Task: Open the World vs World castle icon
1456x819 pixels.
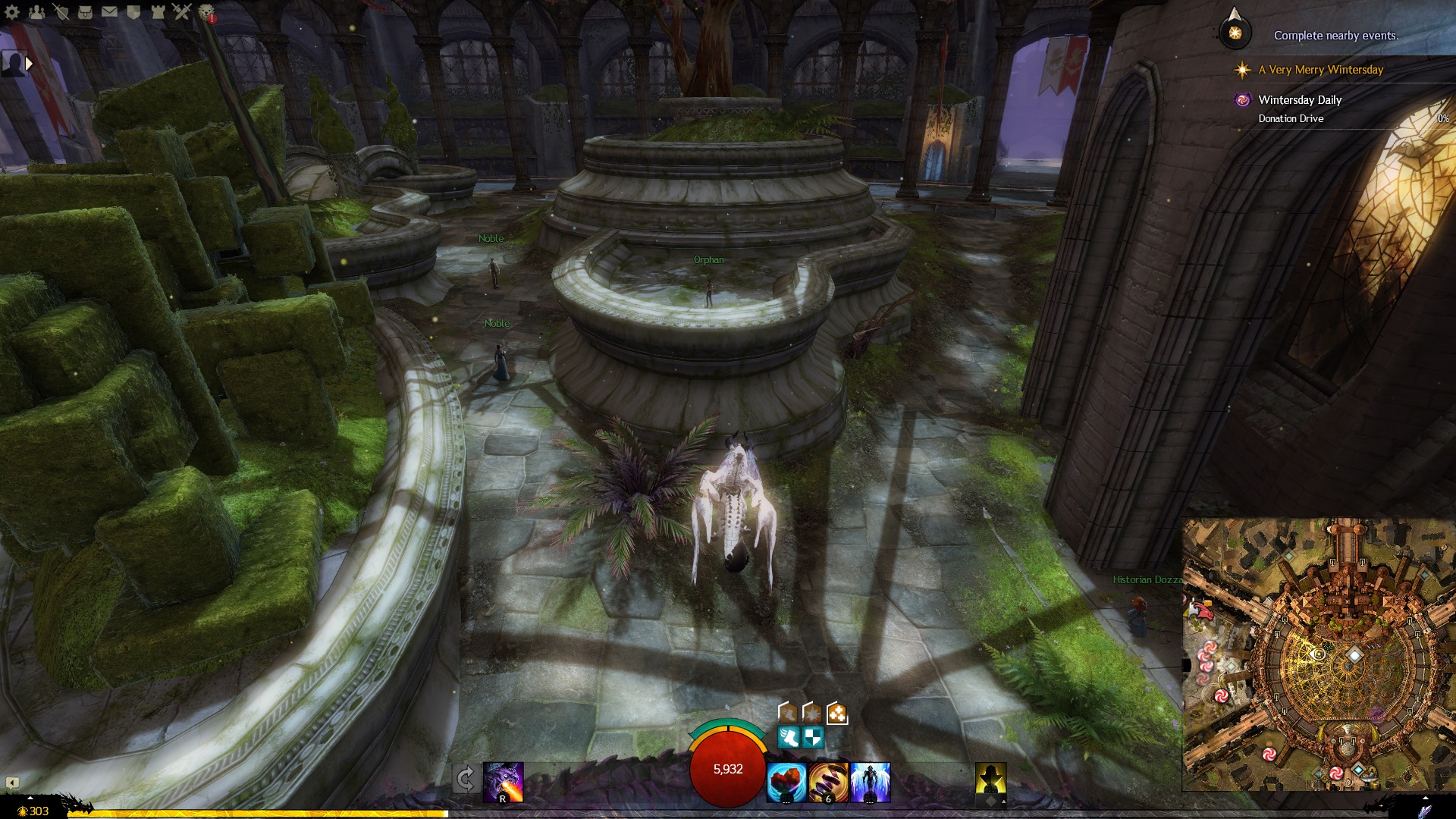Action: (x=158, y=11)
